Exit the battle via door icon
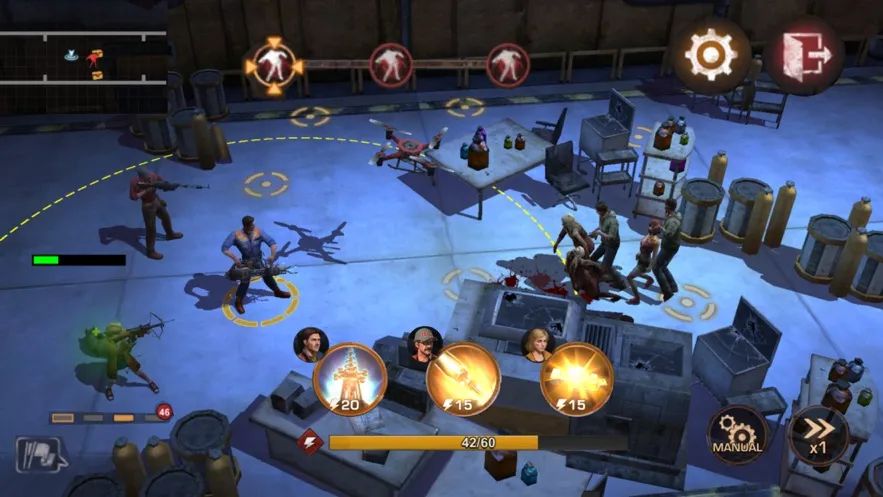The width and height of the screenshot is (883, 497). point(805,55)
